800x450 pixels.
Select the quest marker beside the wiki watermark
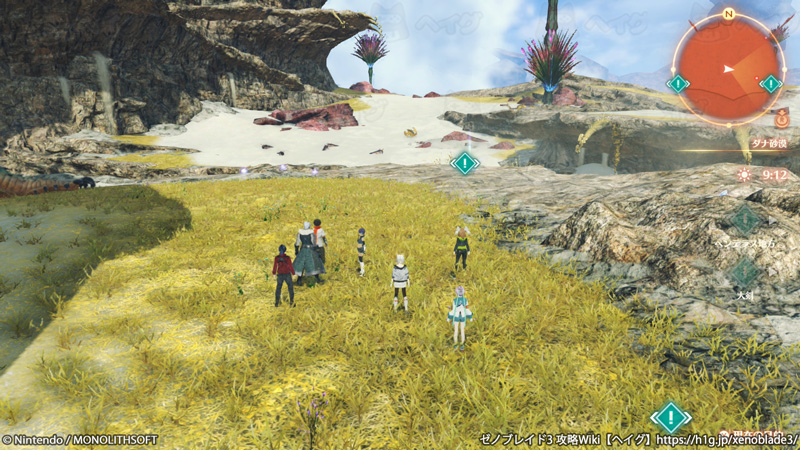(670, 417)
